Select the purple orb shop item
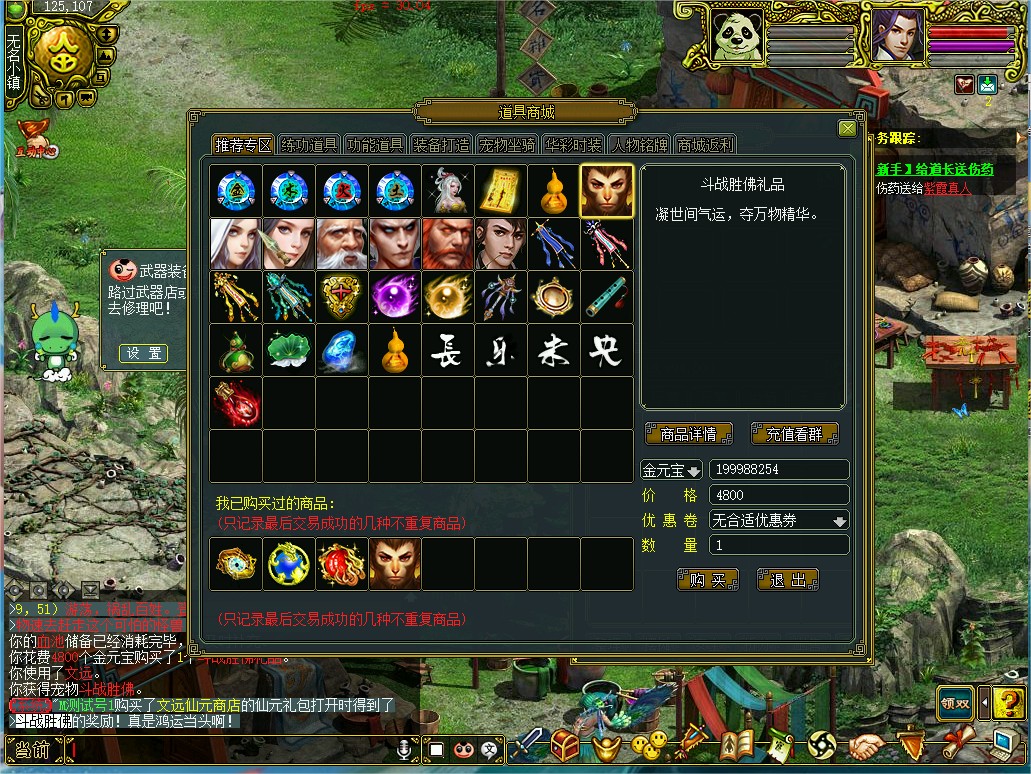This screenshot has width=1031, height=774. point(394,297)
